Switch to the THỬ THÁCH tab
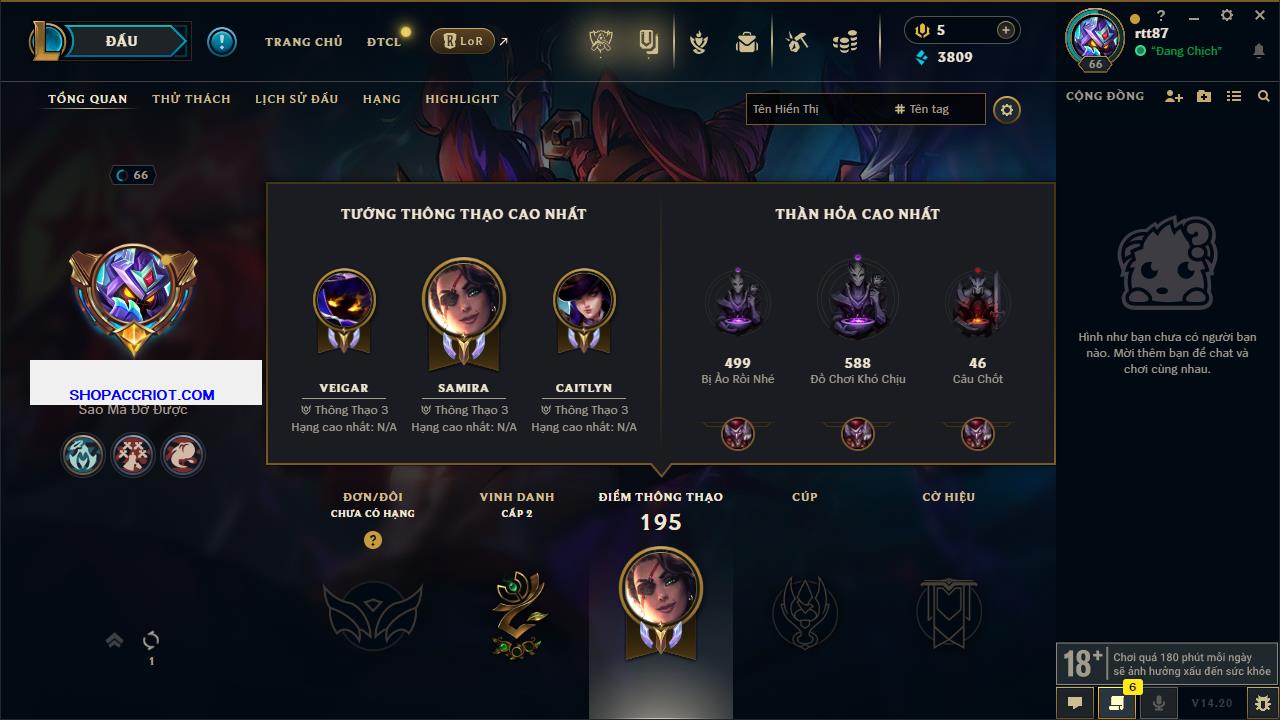The height and width of the screenshot is (720, 1280). [x=191, y=99]
